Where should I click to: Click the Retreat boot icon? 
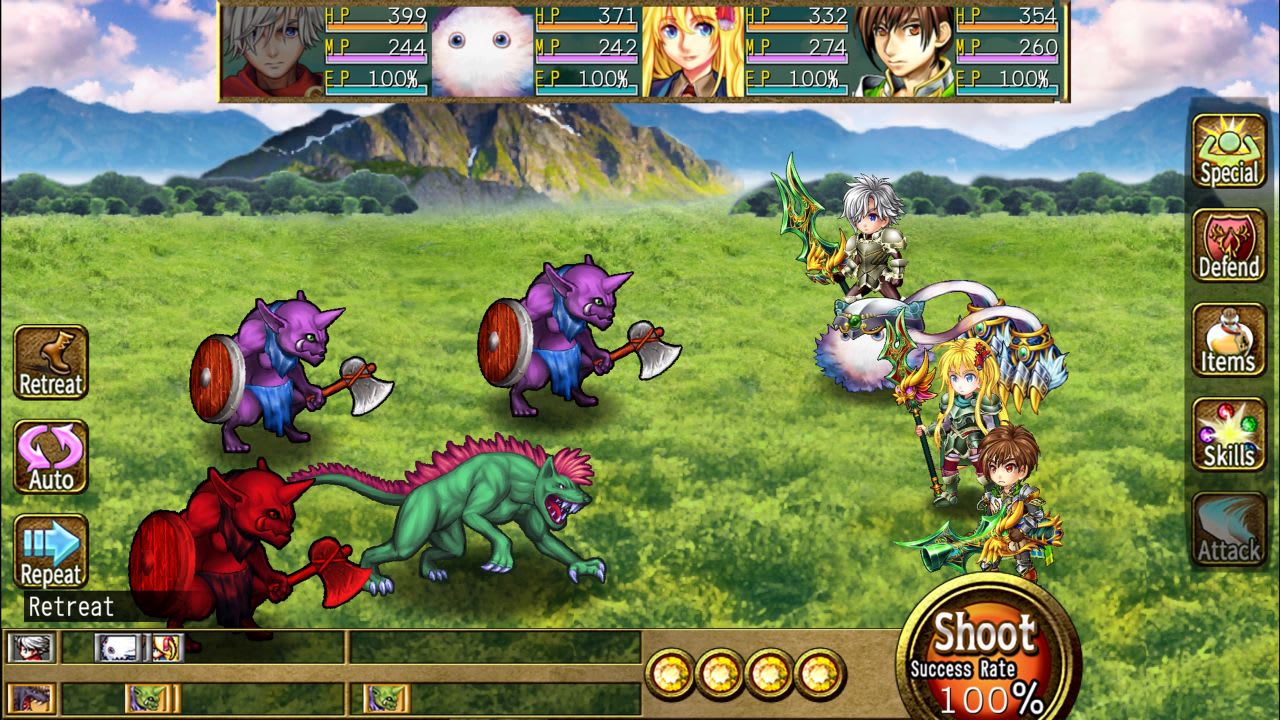point(50,358)
